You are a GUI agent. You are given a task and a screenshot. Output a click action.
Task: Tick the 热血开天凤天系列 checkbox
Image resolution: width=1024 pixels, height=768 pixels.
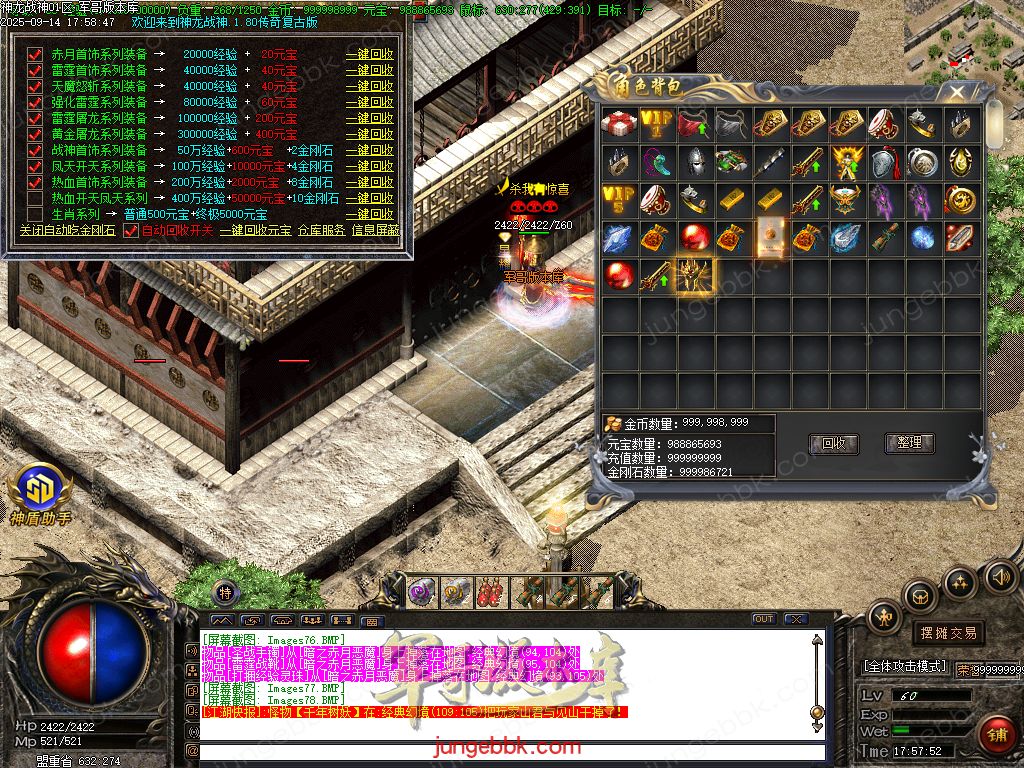click(35, 198)
